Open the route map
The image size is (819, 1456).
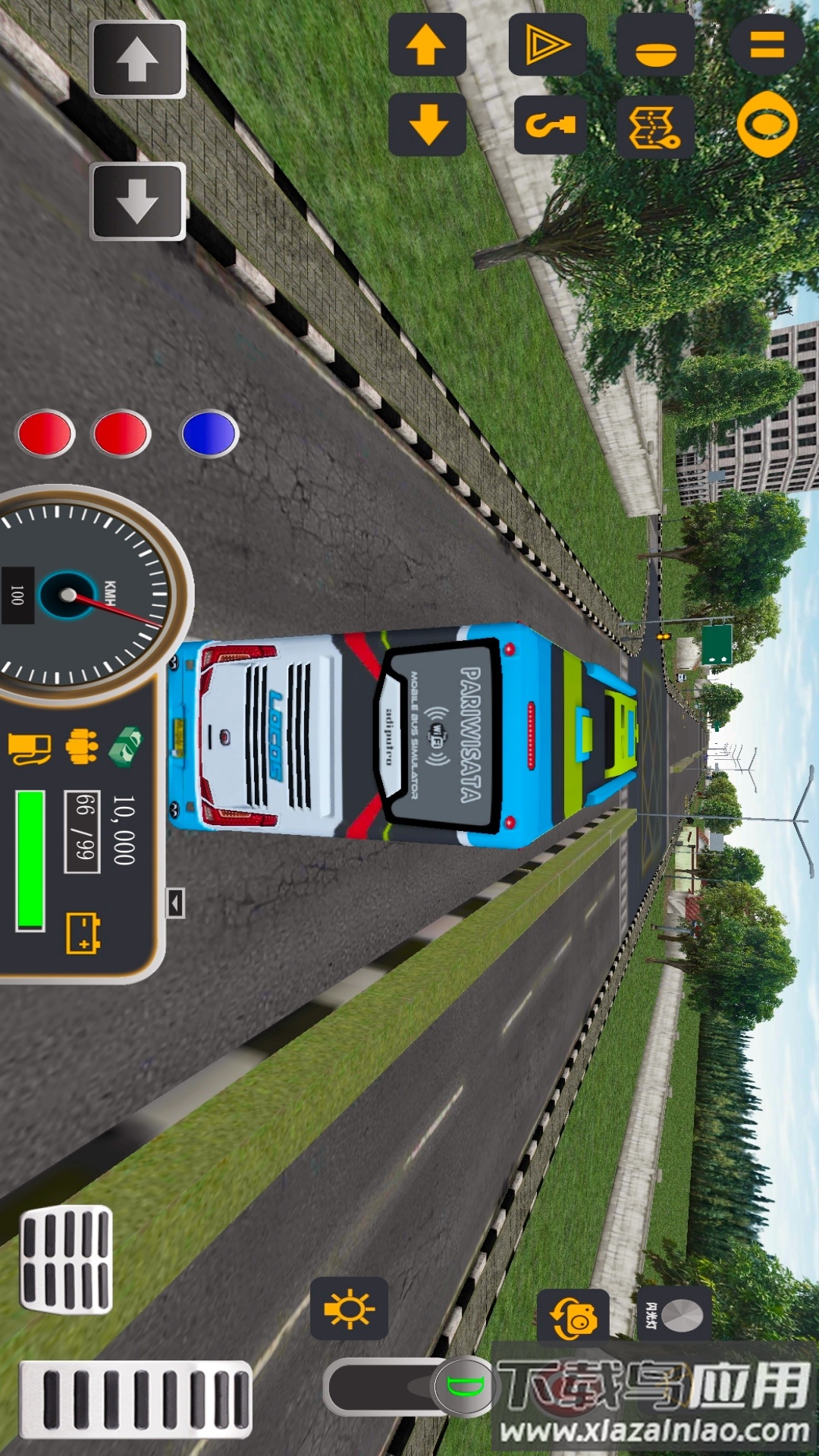click(x=655, y=127)
